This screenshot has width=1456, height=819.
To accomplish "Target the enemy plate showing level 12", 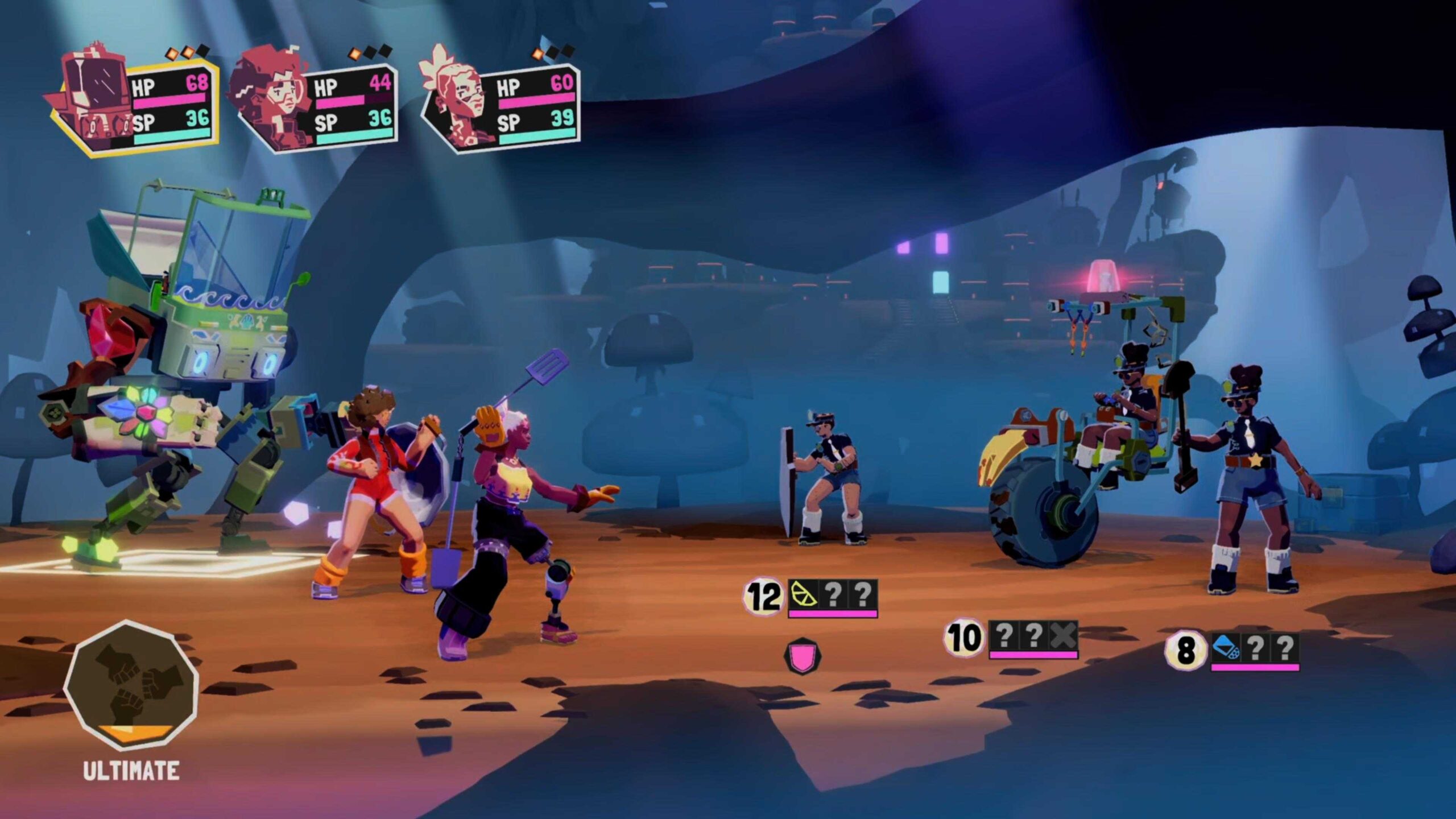I will (x=762, y=597).
